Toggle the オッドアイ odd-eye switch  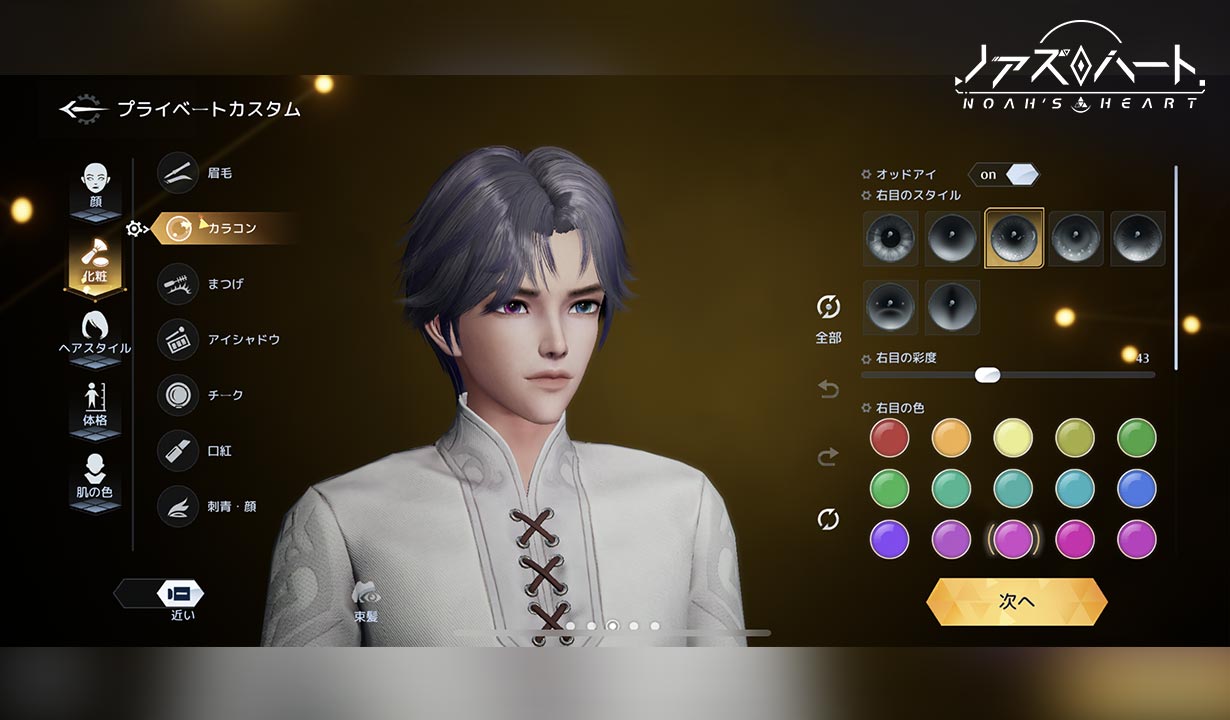pyautogui.click(x=1003, y=175)
